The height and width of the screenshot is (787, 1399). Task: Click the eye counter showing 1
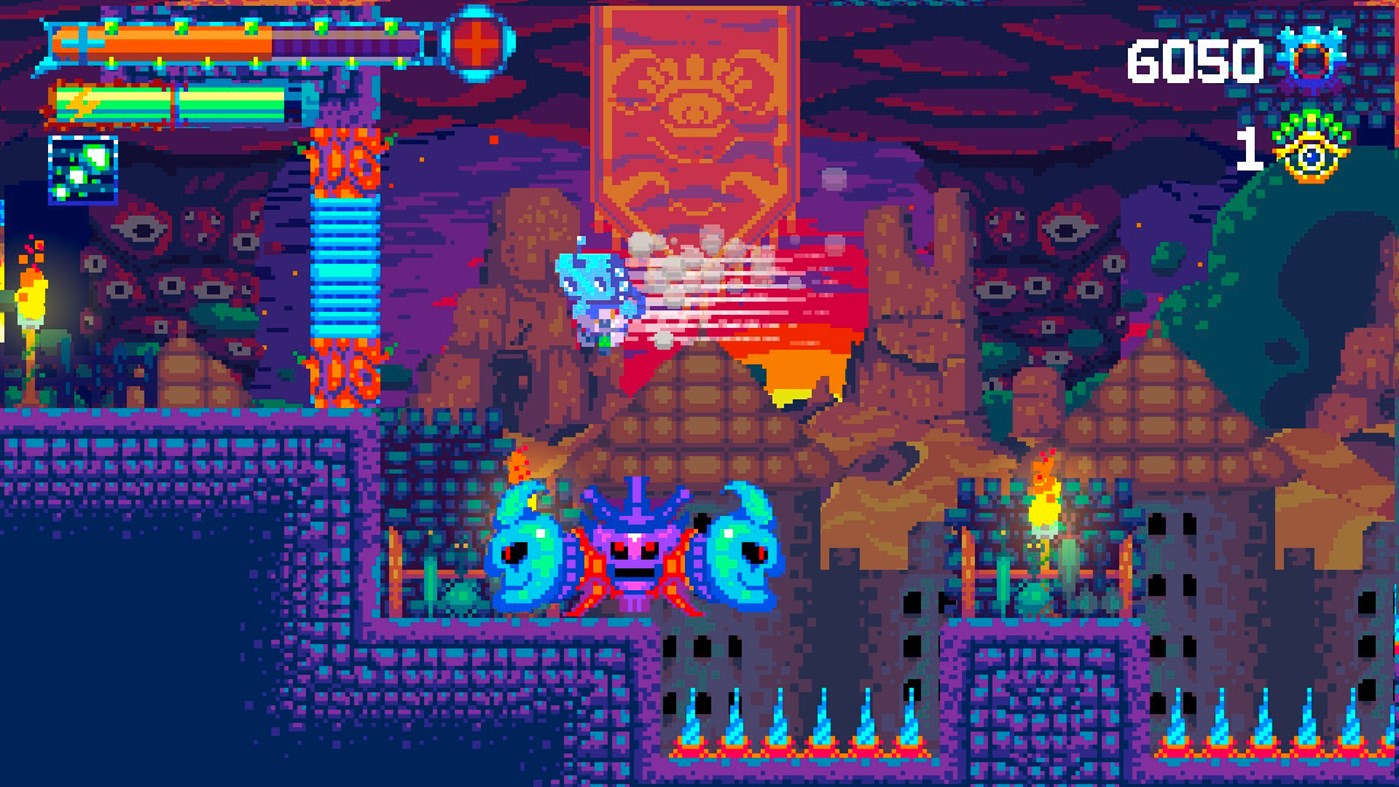pos(1252,150)
